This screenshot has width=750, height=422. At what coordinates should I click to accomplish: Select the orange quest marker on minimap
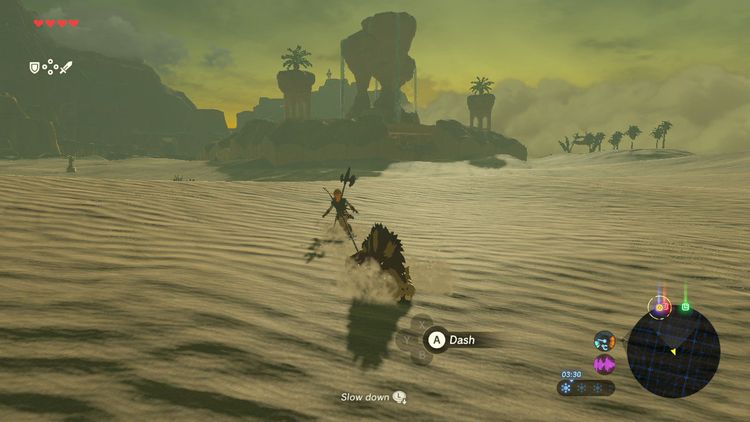(660, 307)
